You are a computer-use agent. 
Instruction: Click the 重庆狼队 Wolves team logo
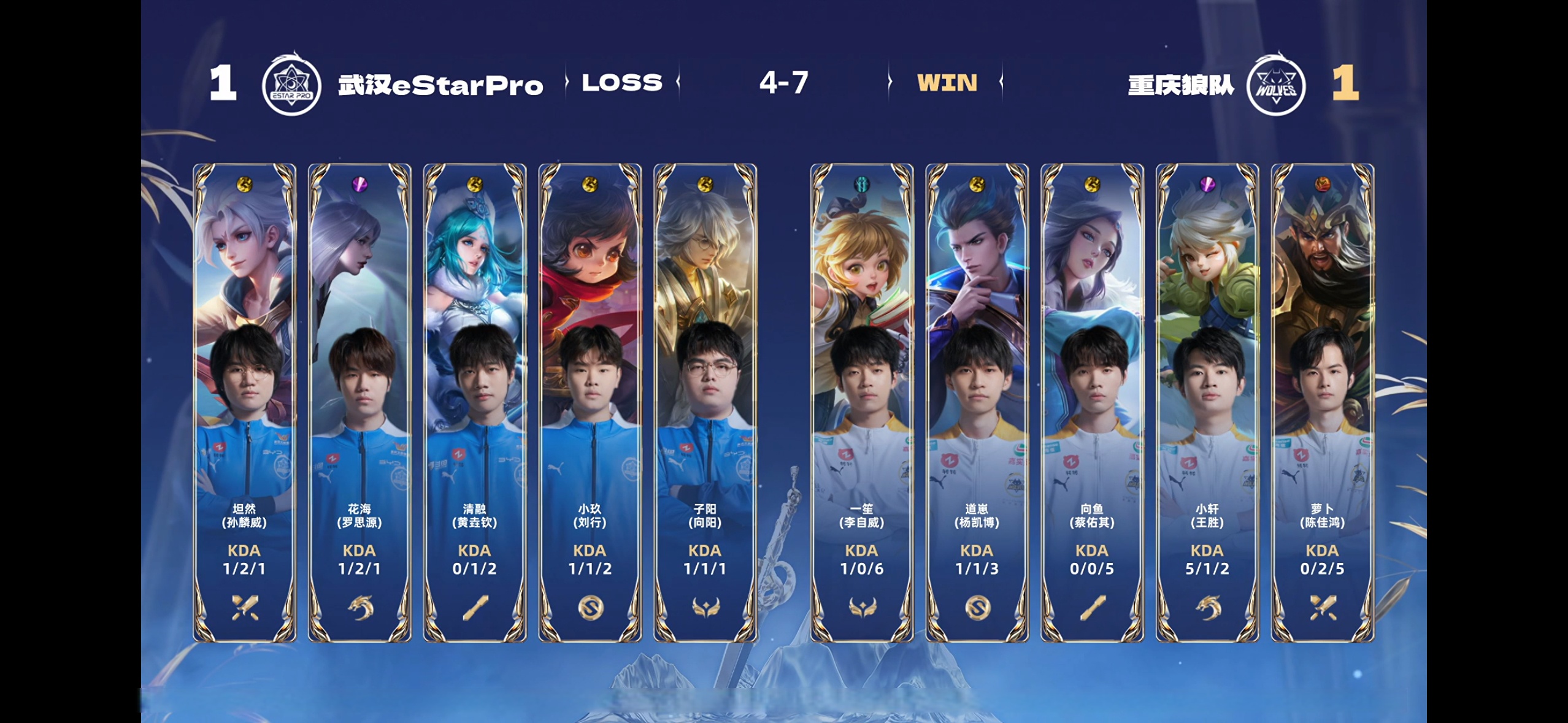pyautogui.click(x=1276, y=85)
